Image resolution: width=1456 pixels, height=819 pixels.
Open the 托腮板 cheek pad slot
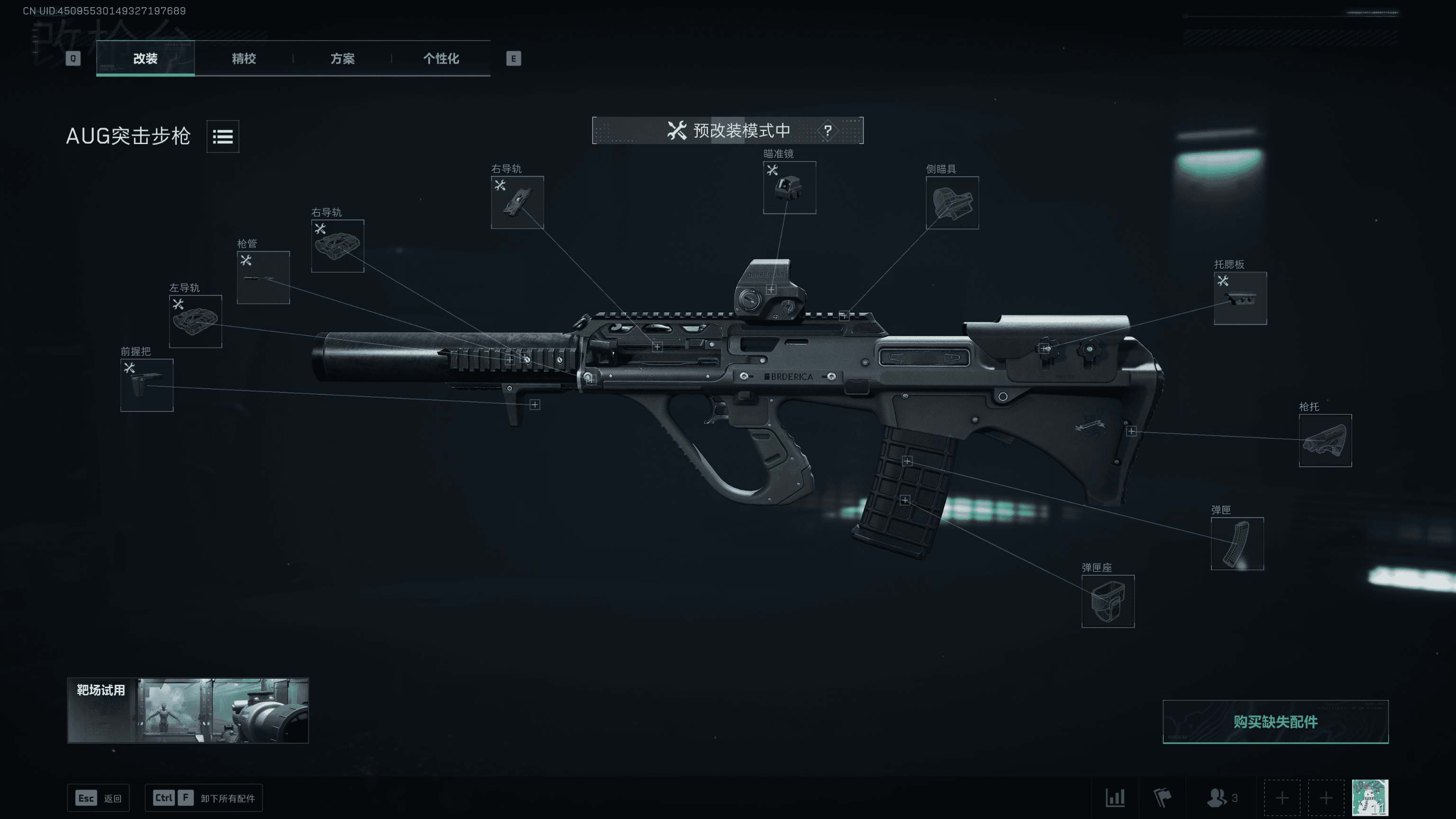[x=1240, y=299]
